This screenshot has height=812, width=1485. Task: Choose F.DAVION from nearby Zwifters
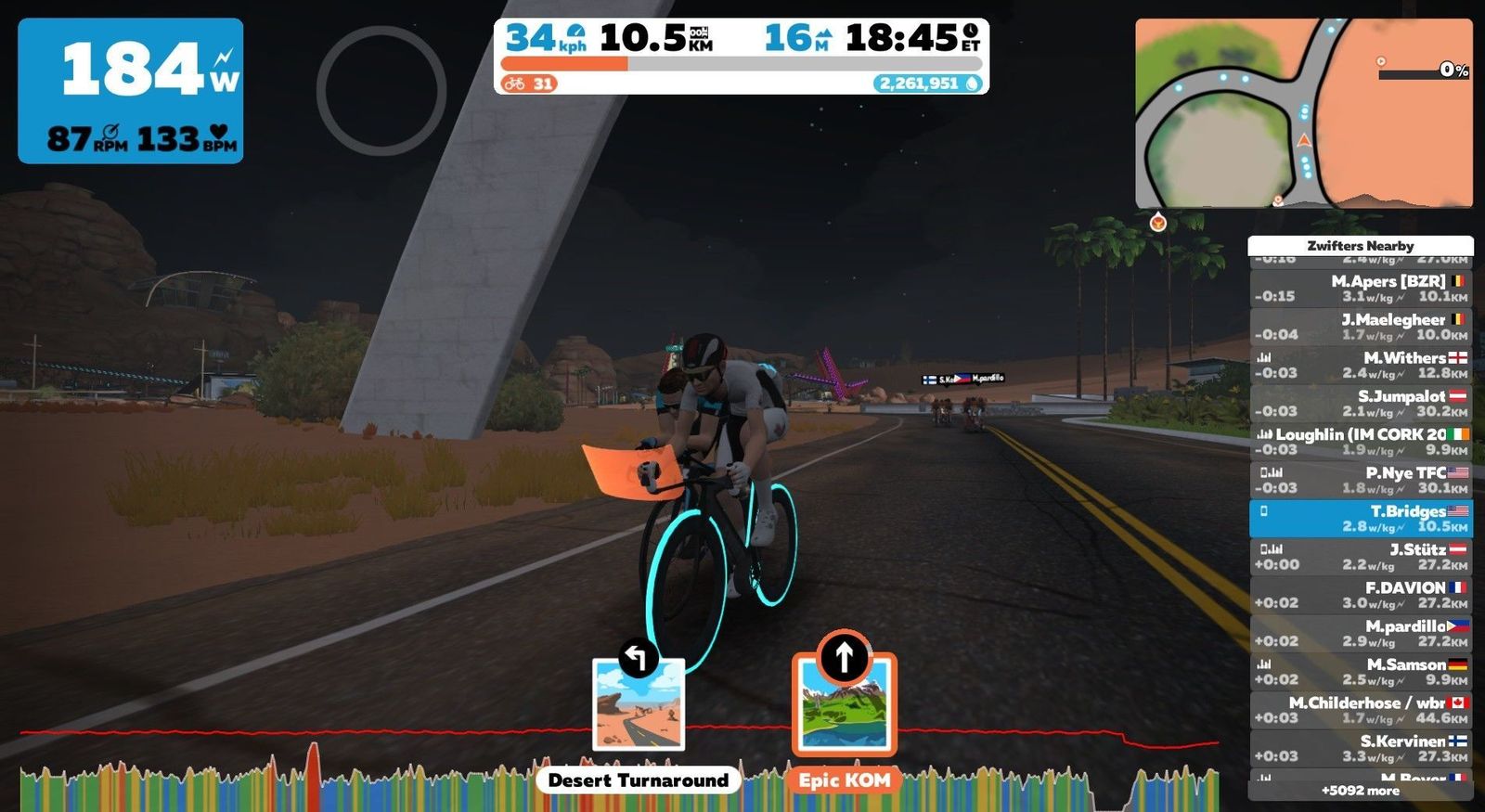pyautogui.click(x=1361, y=594)
